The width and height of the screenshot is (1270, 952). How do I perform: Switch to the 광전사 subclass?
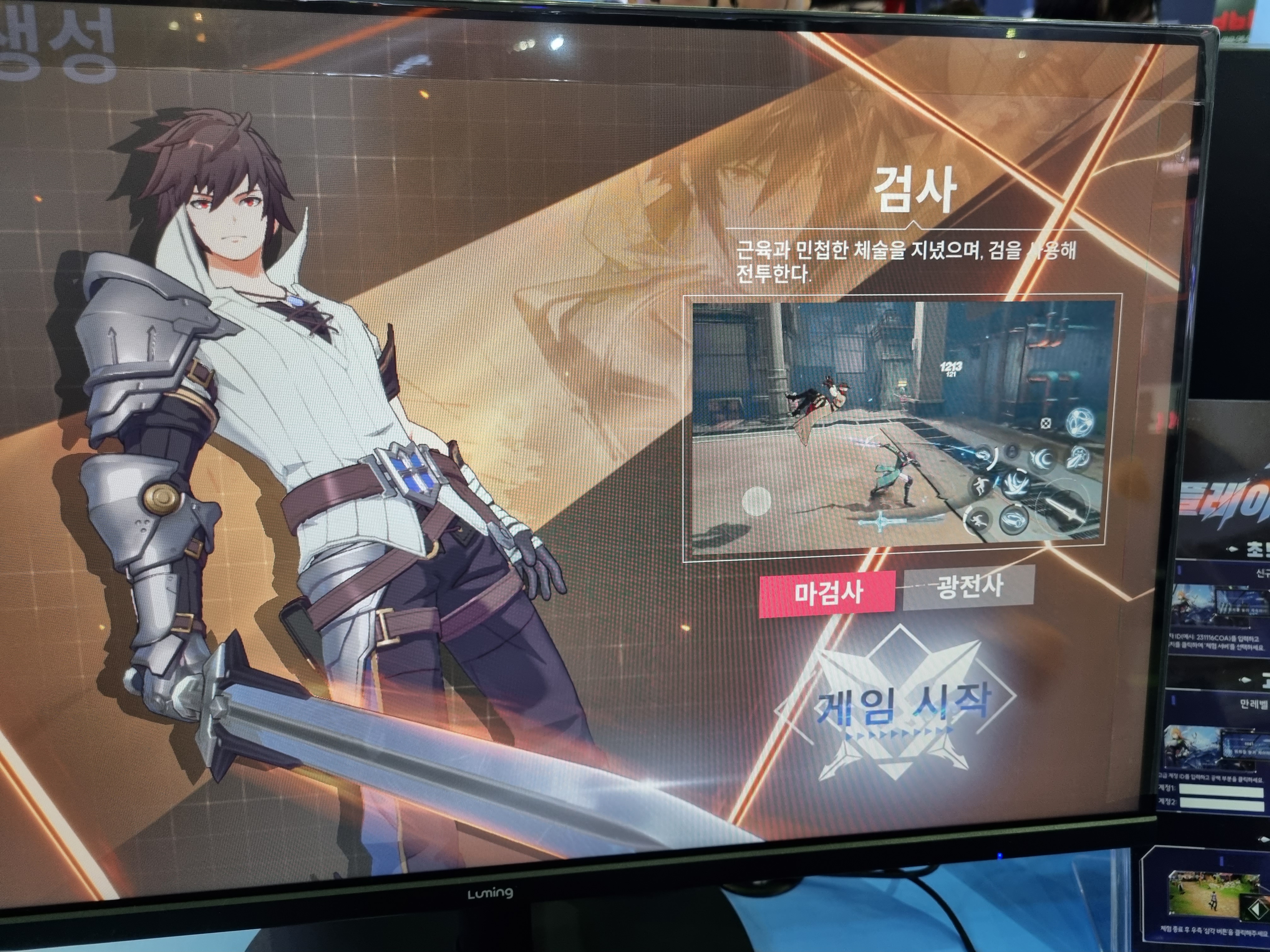click(969, 586)
